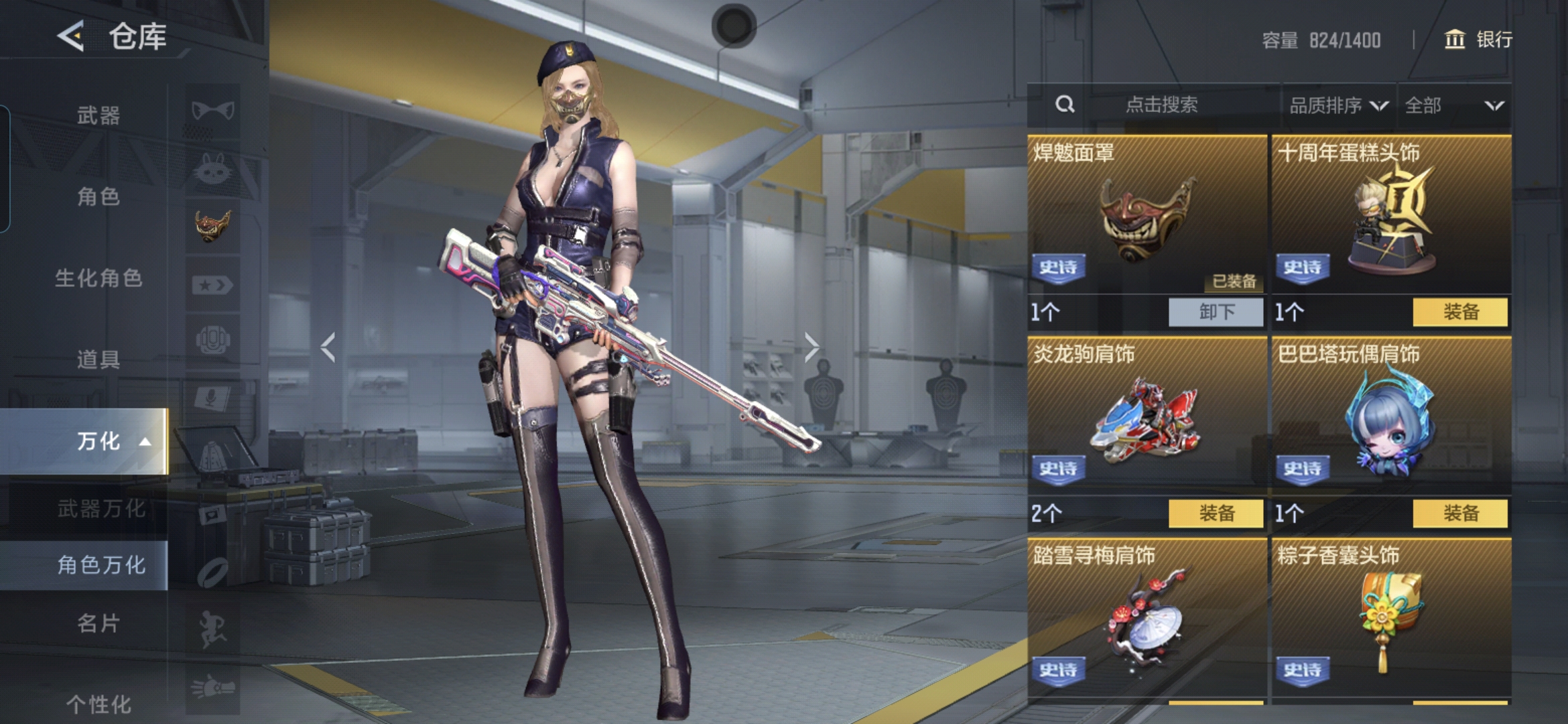Screen dimensions: 1568x724
Task: Open the 道具 items category
Action: click(98, 359)
